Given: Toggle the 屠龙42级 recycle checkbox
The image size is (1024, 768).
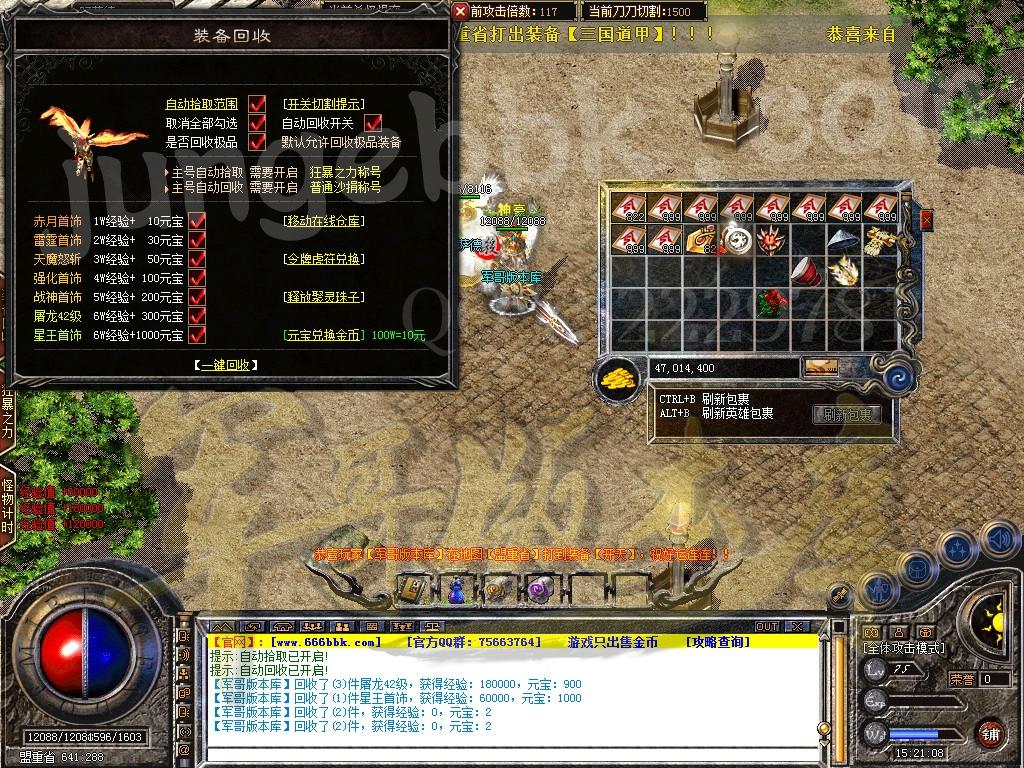Looking at the screenshot, I should pos(197,316).
